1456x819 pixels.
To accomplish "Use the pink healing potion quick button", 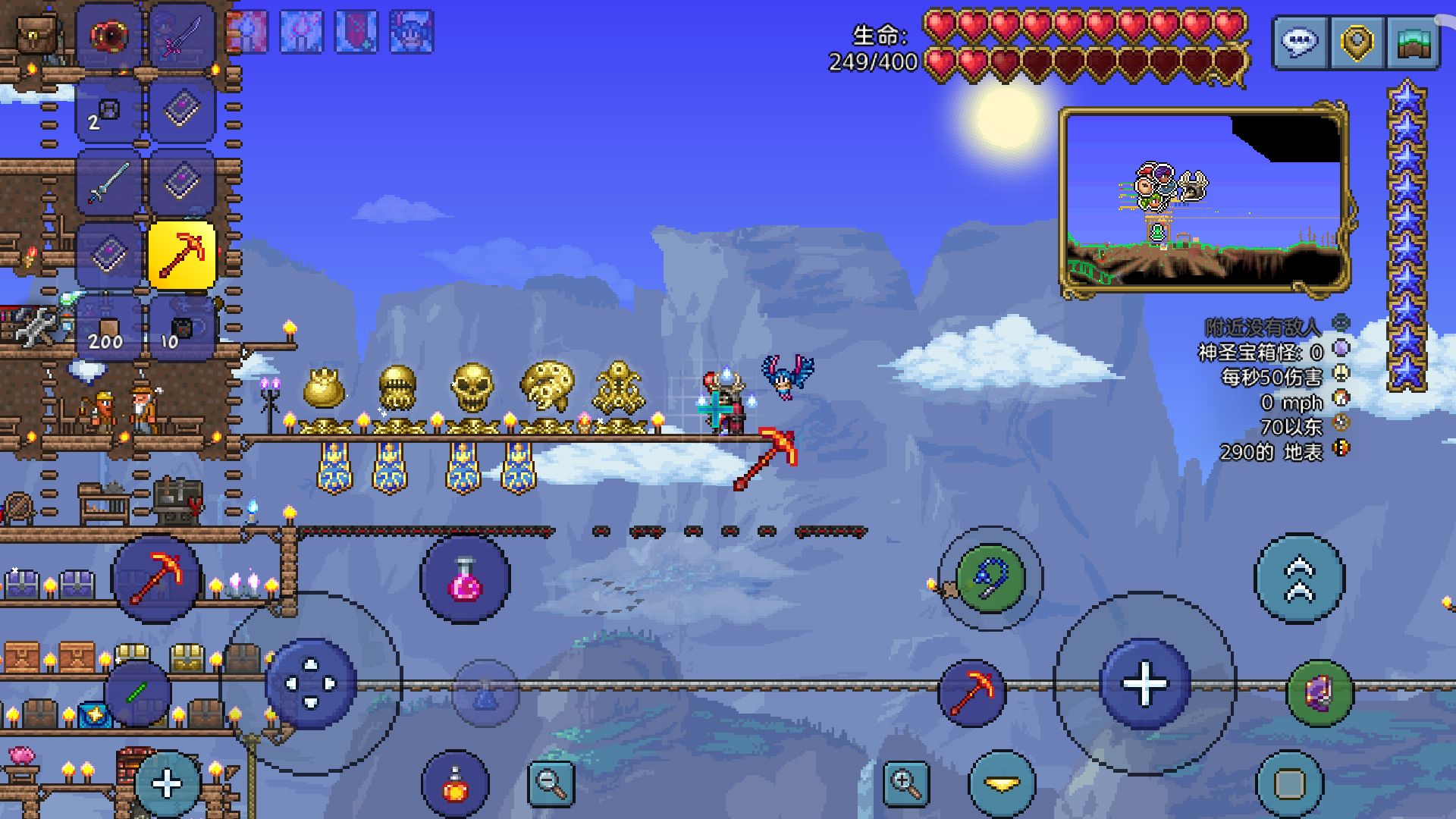I will (465, 580).
